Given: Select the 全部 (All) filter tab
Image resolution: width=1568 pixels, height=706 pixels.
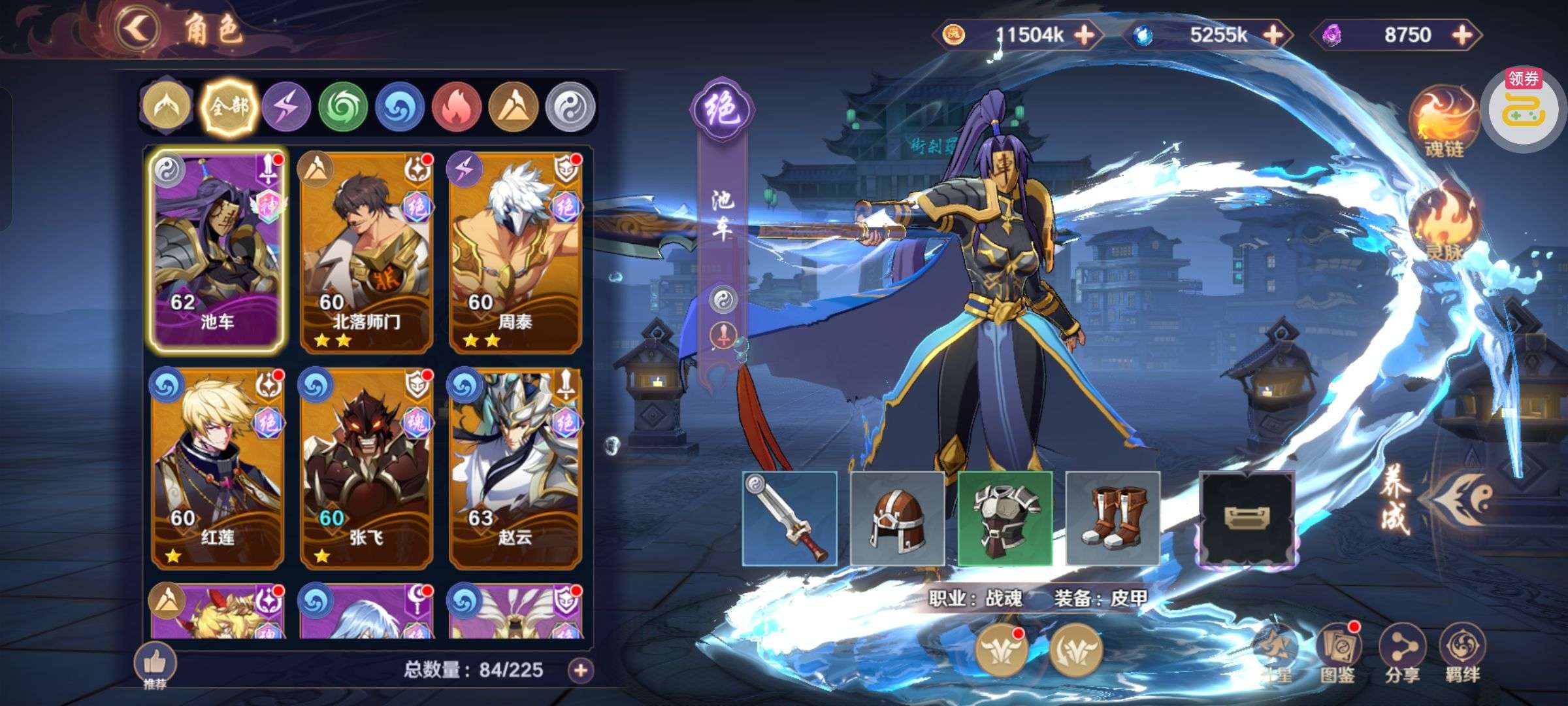Looking at the screenshot, I should (x=229, y=107).
